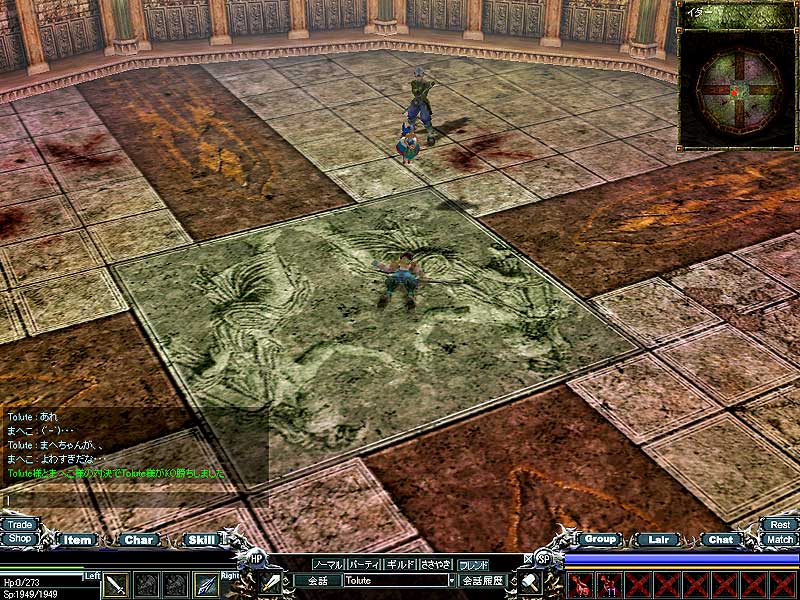Open the Lair menu
Screen dimensions: 800x600
tap(658, 539)
